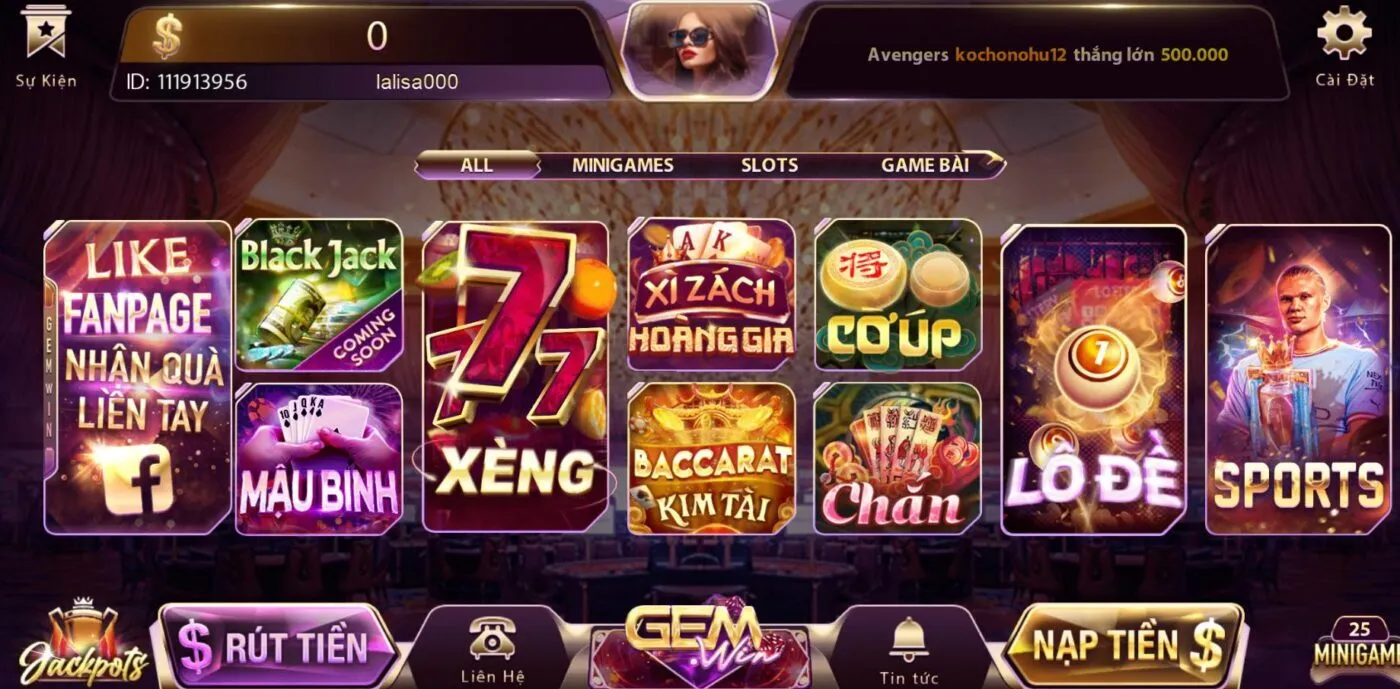
Task: Tap the Nạp Tiền deposit button
Action: pyautogui.click(x=1125, y=645)
